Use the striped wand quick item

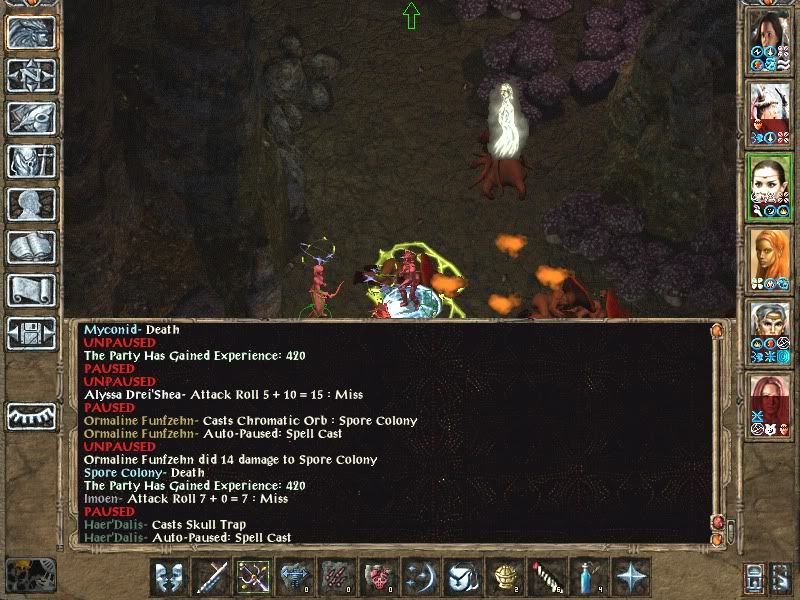tap(547, 577)
